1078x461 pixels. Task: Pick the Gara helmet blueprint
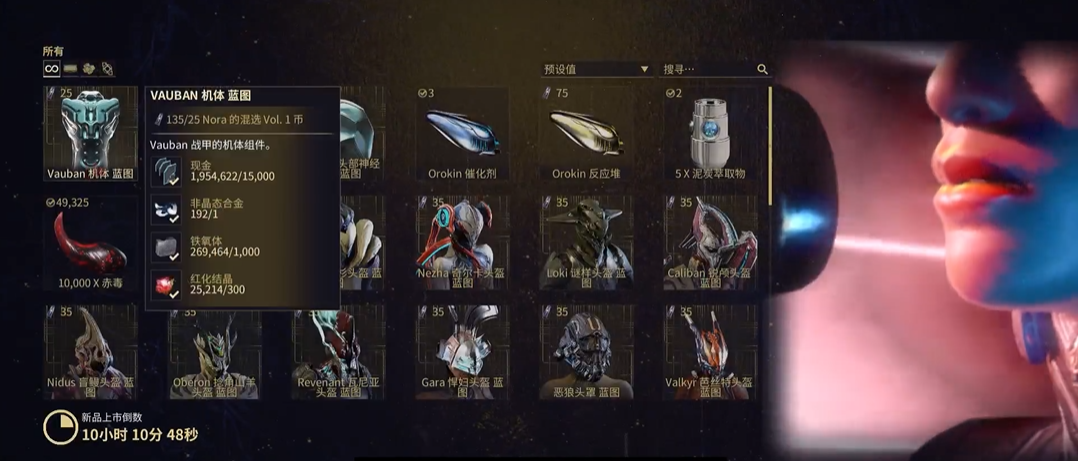tap(462, 351)
